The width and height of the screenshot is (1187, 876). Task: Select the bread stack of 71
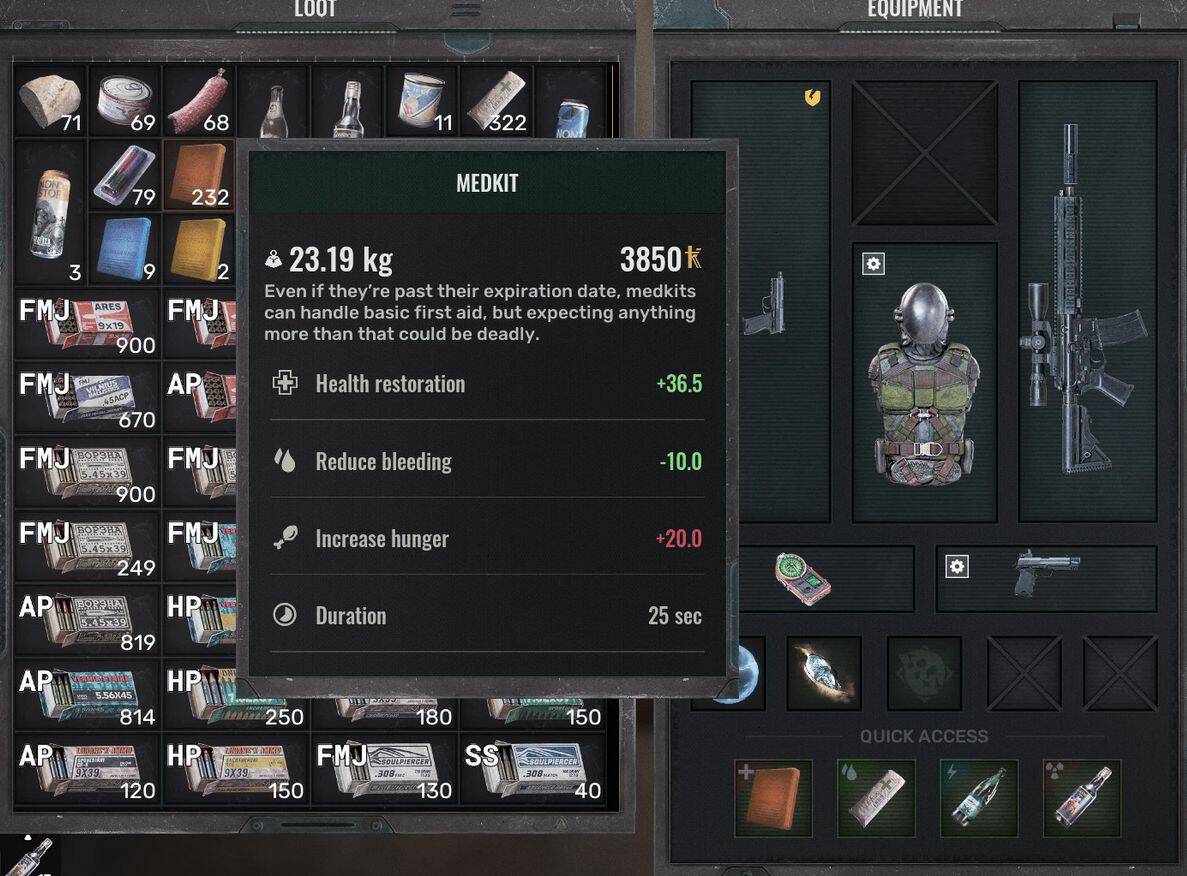tap(50, 101)
